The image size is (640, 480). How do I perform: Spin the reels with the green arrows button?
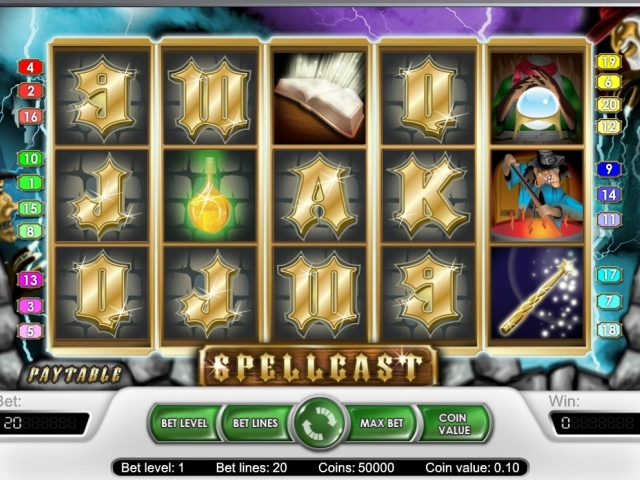point(319,423)
